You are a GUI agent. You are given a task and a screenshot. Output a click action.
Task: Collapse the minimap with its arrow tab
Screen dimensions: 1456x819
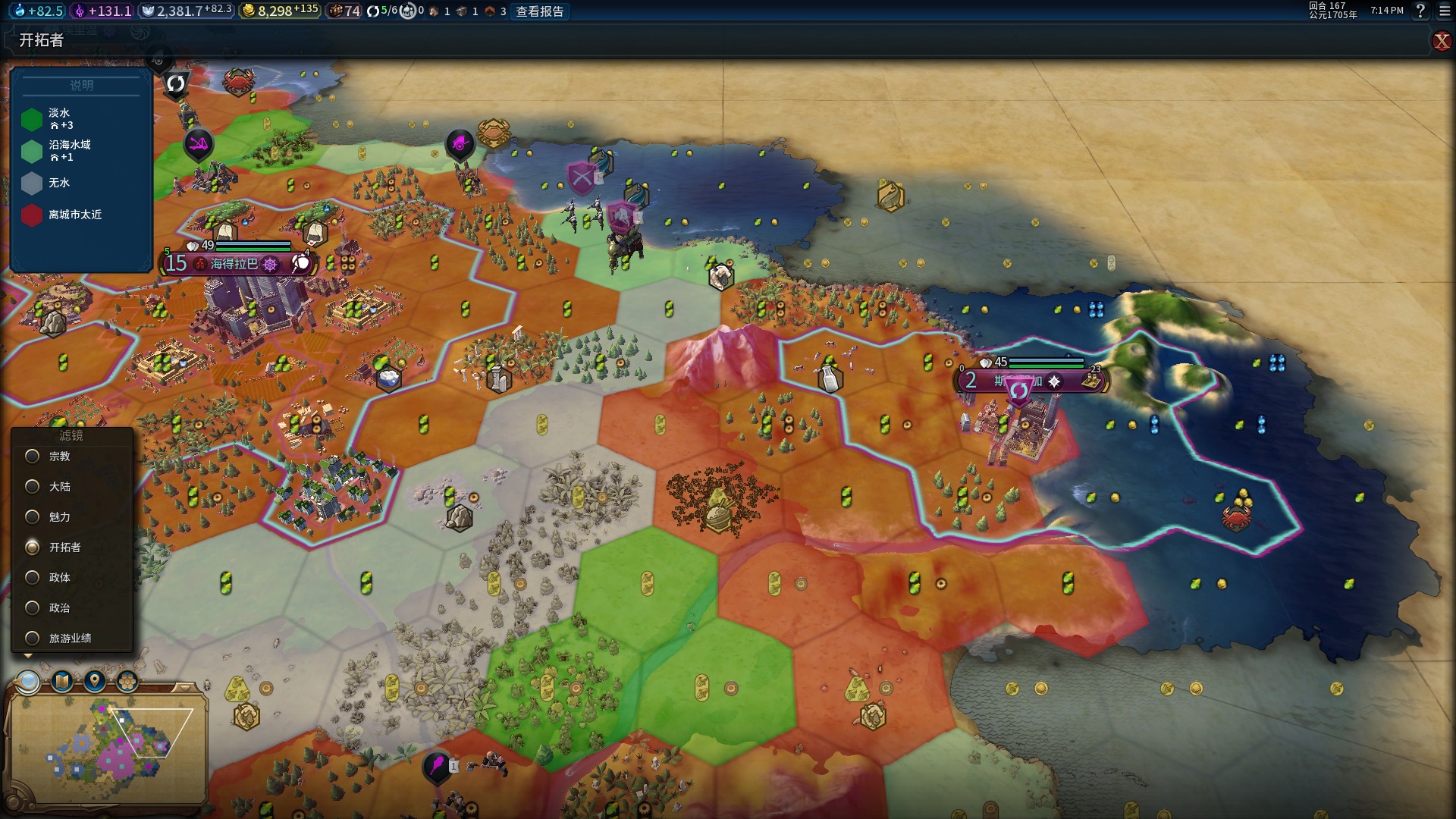tap(184, 687)
